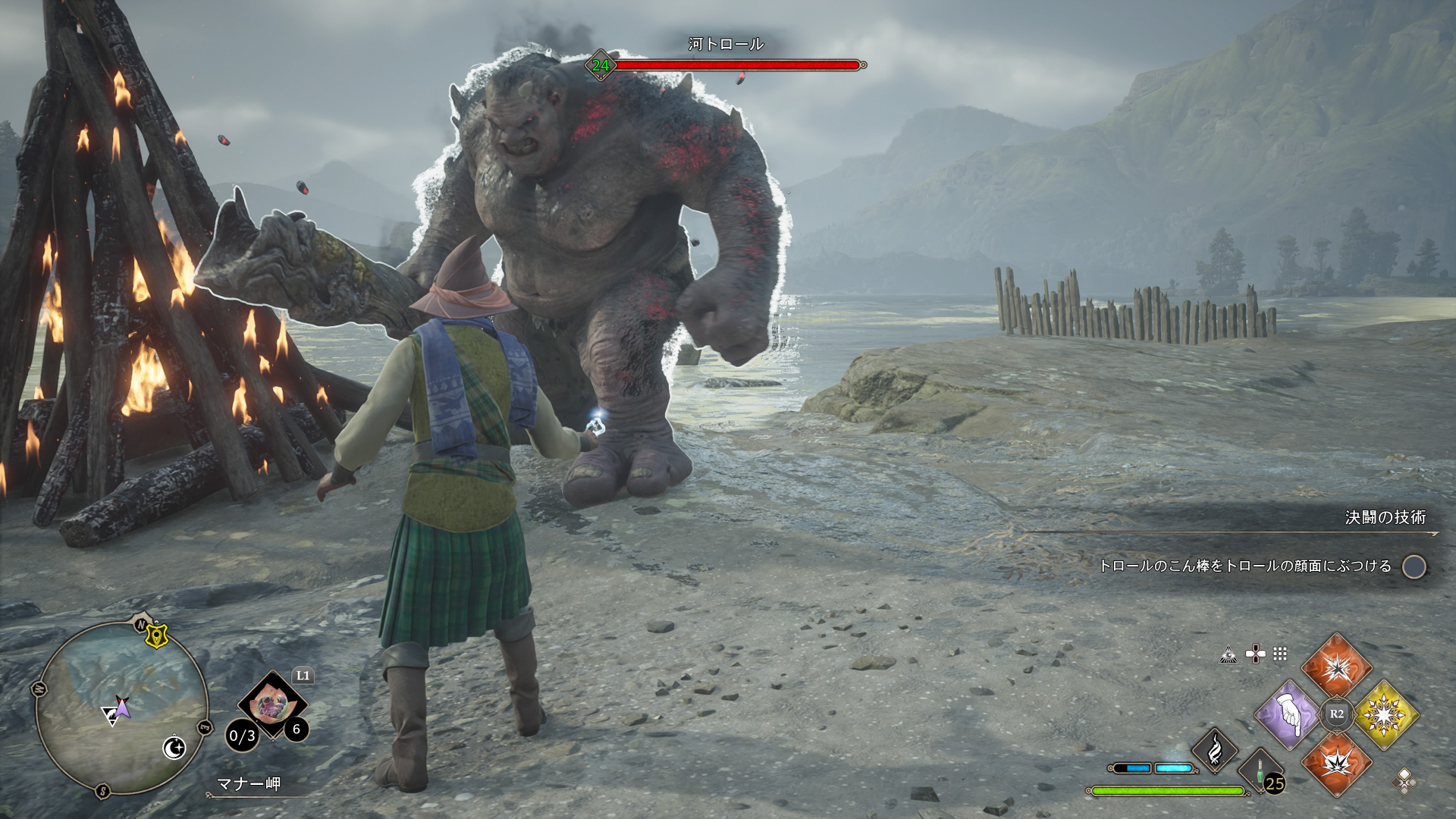Open the circular minimap

121,707
